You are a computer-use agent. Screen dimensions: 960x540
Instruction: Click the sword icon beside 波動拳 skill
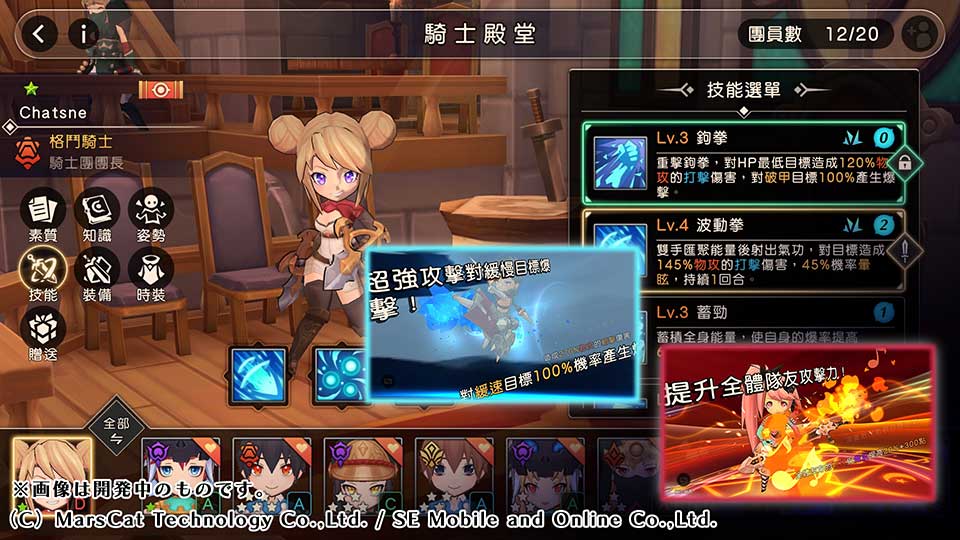click(x=904, y=248)
